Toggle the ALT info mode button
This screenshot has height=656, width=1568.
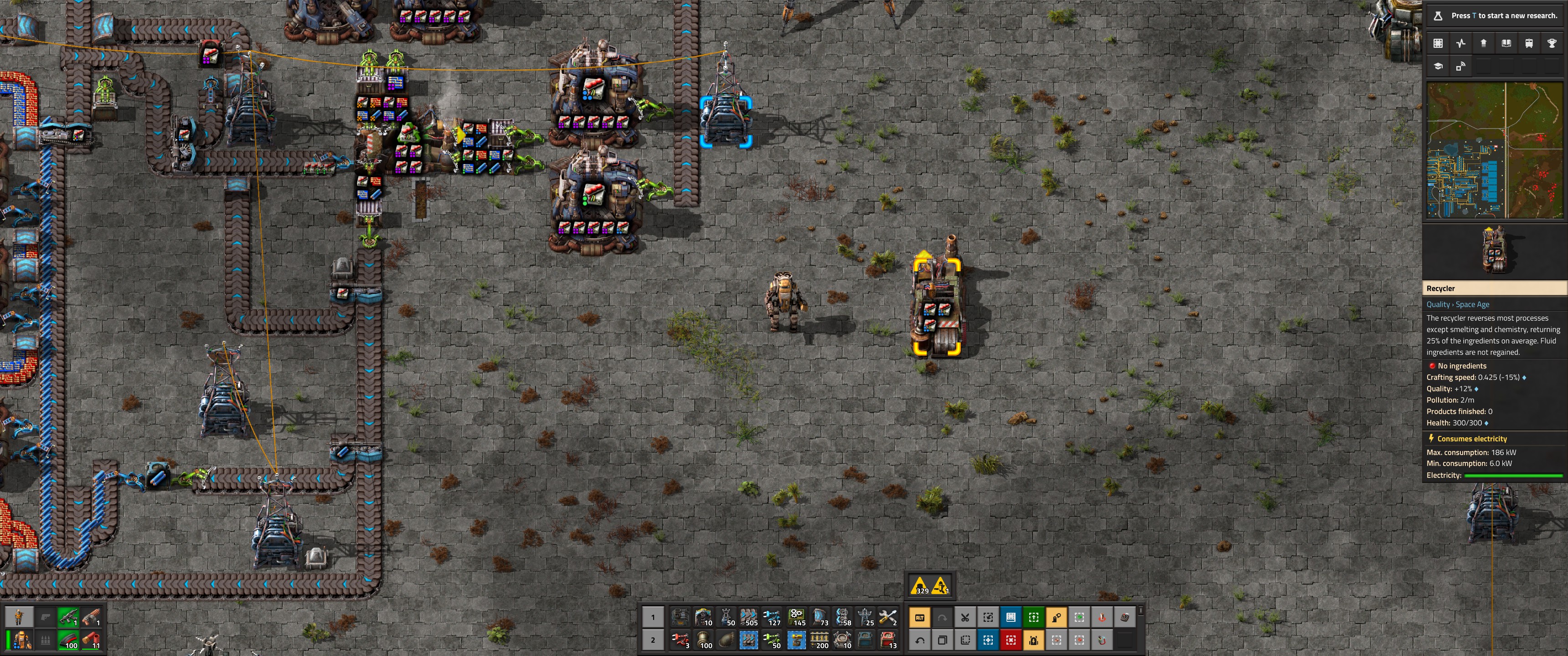[x=919, y=618]
